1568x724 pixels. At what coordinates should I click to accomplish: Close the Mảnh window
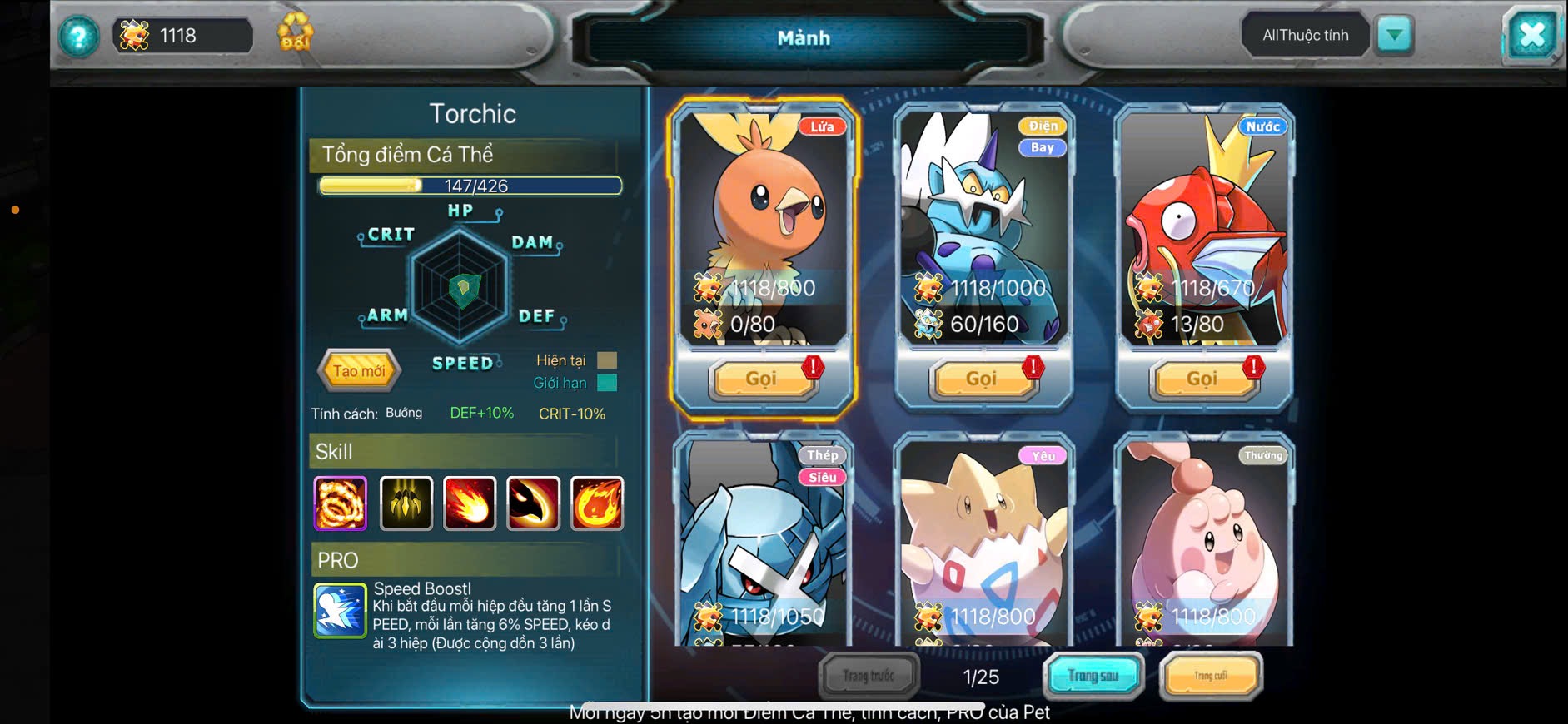click(1531, 35)
